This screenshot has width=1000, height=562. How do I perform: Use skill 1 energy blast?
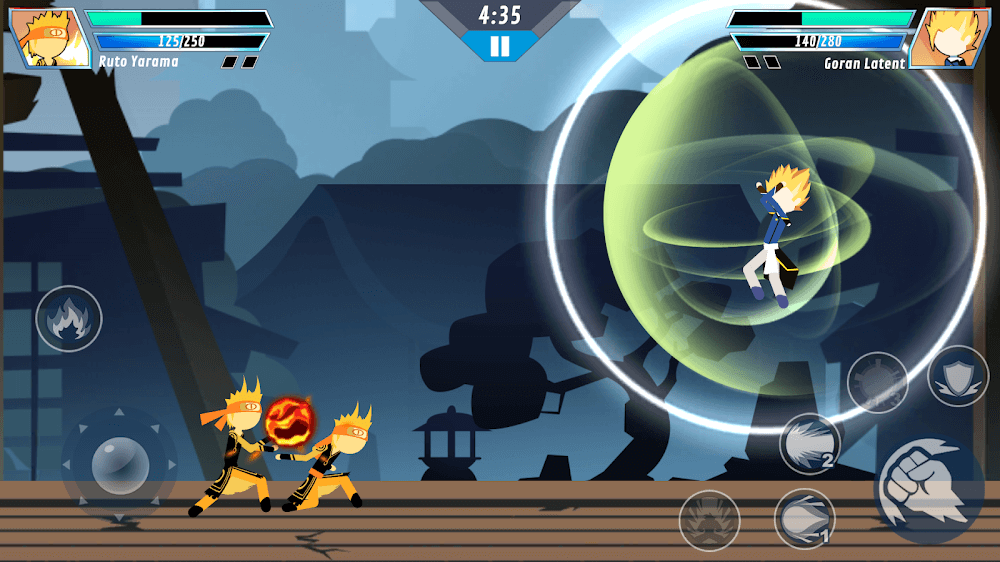[805, 518]
